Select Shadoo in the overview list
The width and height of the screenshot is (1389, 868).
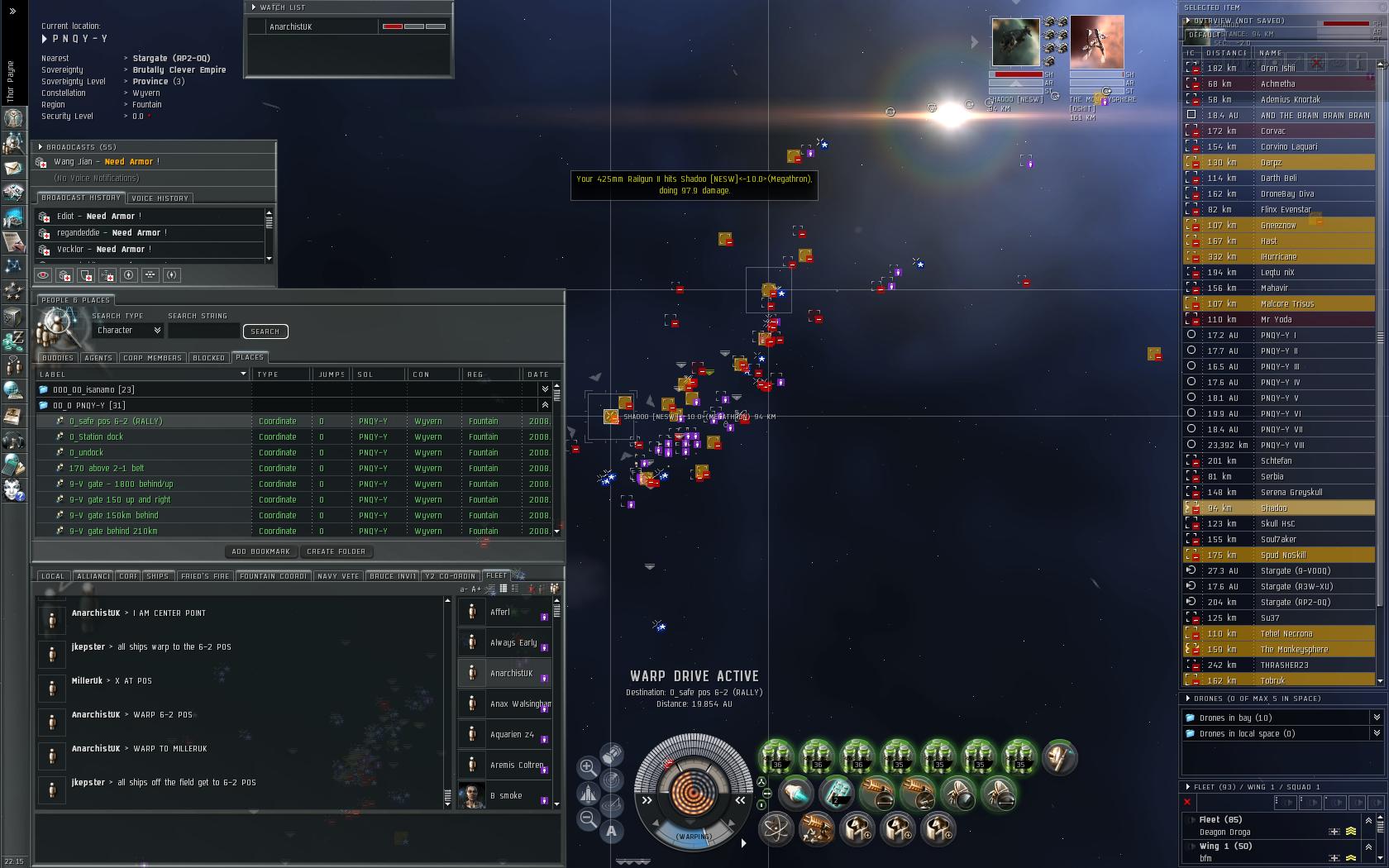pyautogui.click(x=1273, y=508)
